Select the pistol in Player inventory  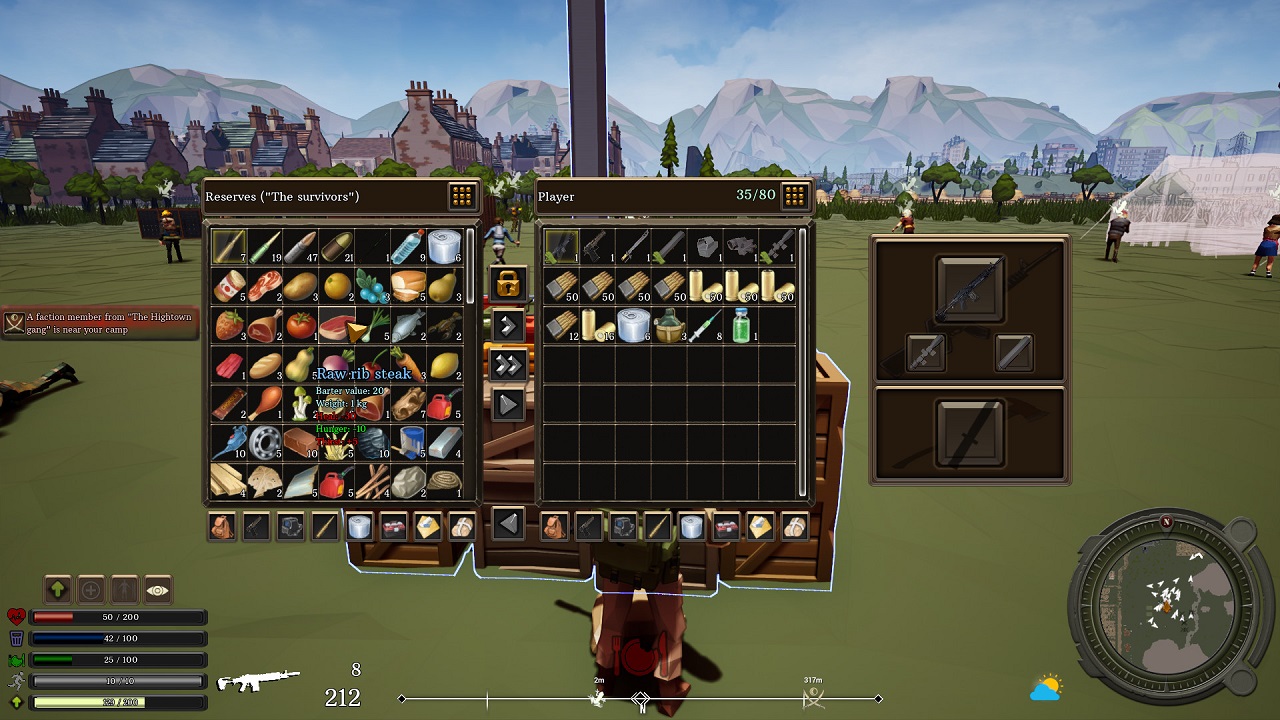(x=598, y=247)
